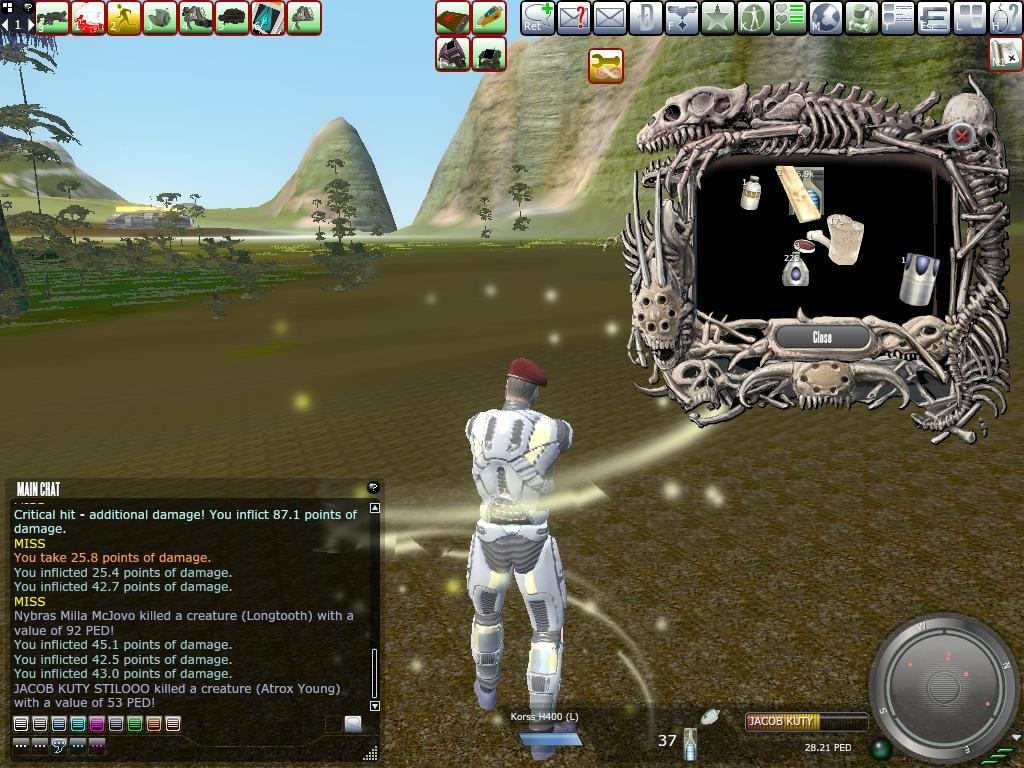Screen dimensions: 1024x768
Task: Click the yellow wrench repair icon
Action: 606,67
